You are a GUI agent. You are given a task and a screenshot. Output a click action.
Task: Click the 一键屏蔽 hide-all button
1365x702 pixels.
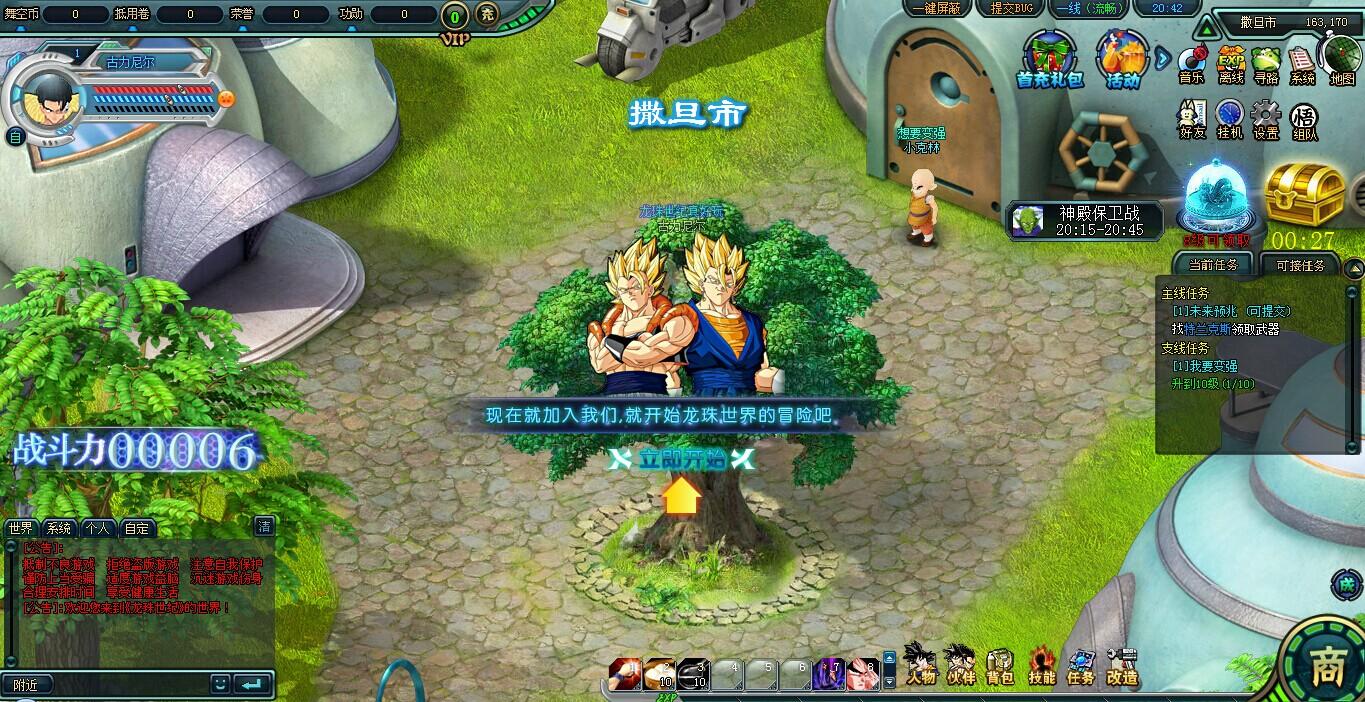click(938, 8)
